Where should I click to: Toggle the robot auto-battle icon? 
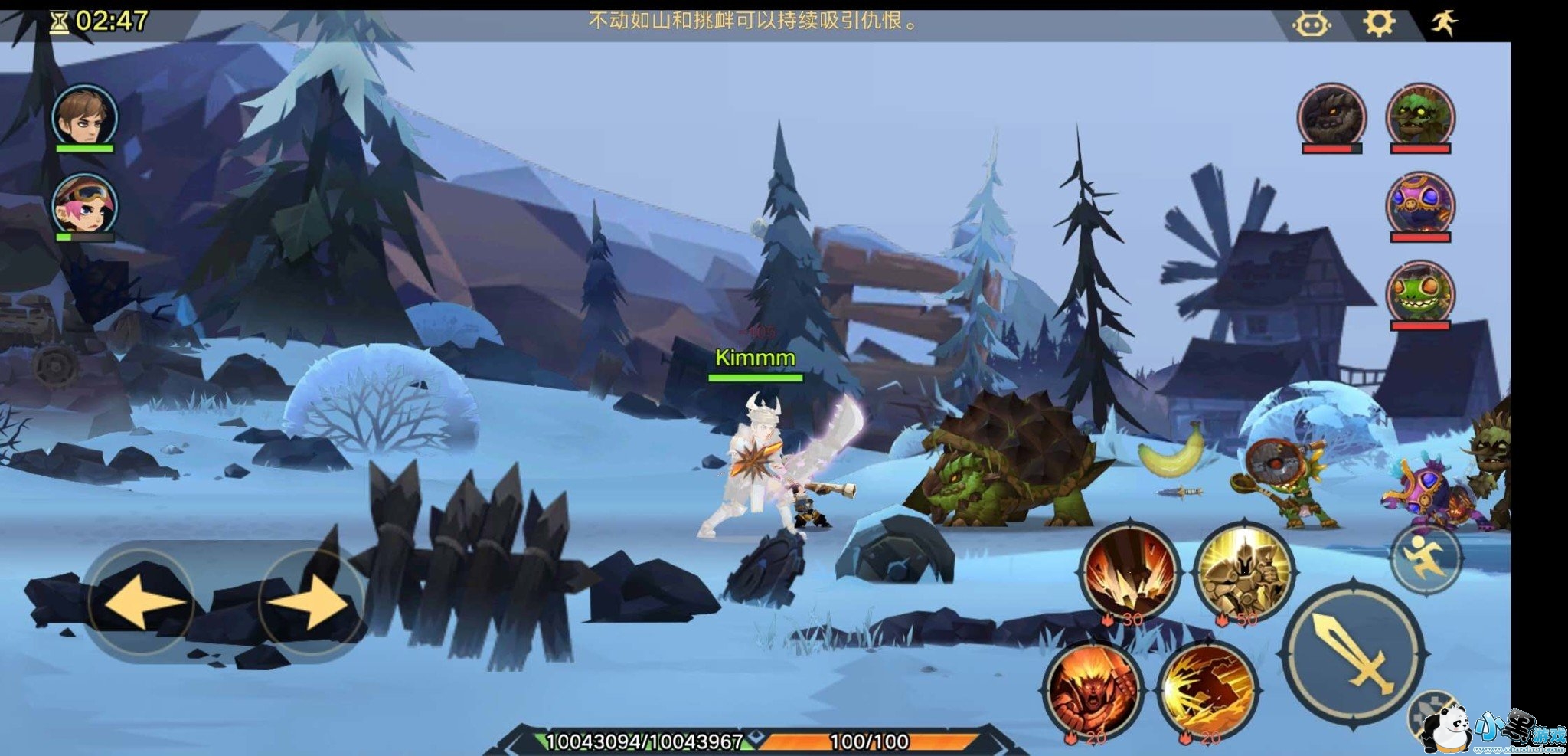tap(1311, 24)
